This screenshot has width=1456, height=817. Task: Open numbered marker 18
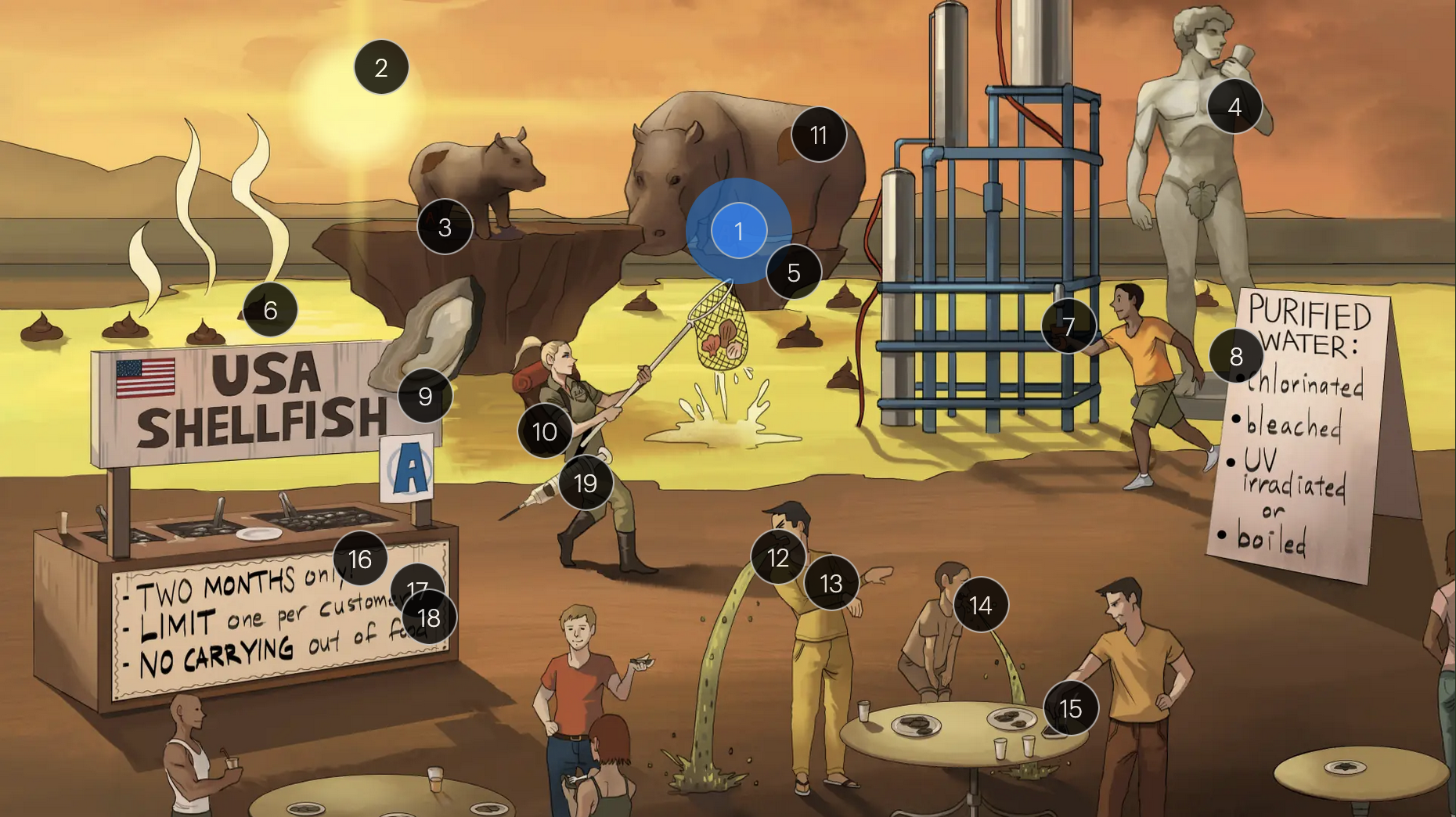[x=429, y=618]
